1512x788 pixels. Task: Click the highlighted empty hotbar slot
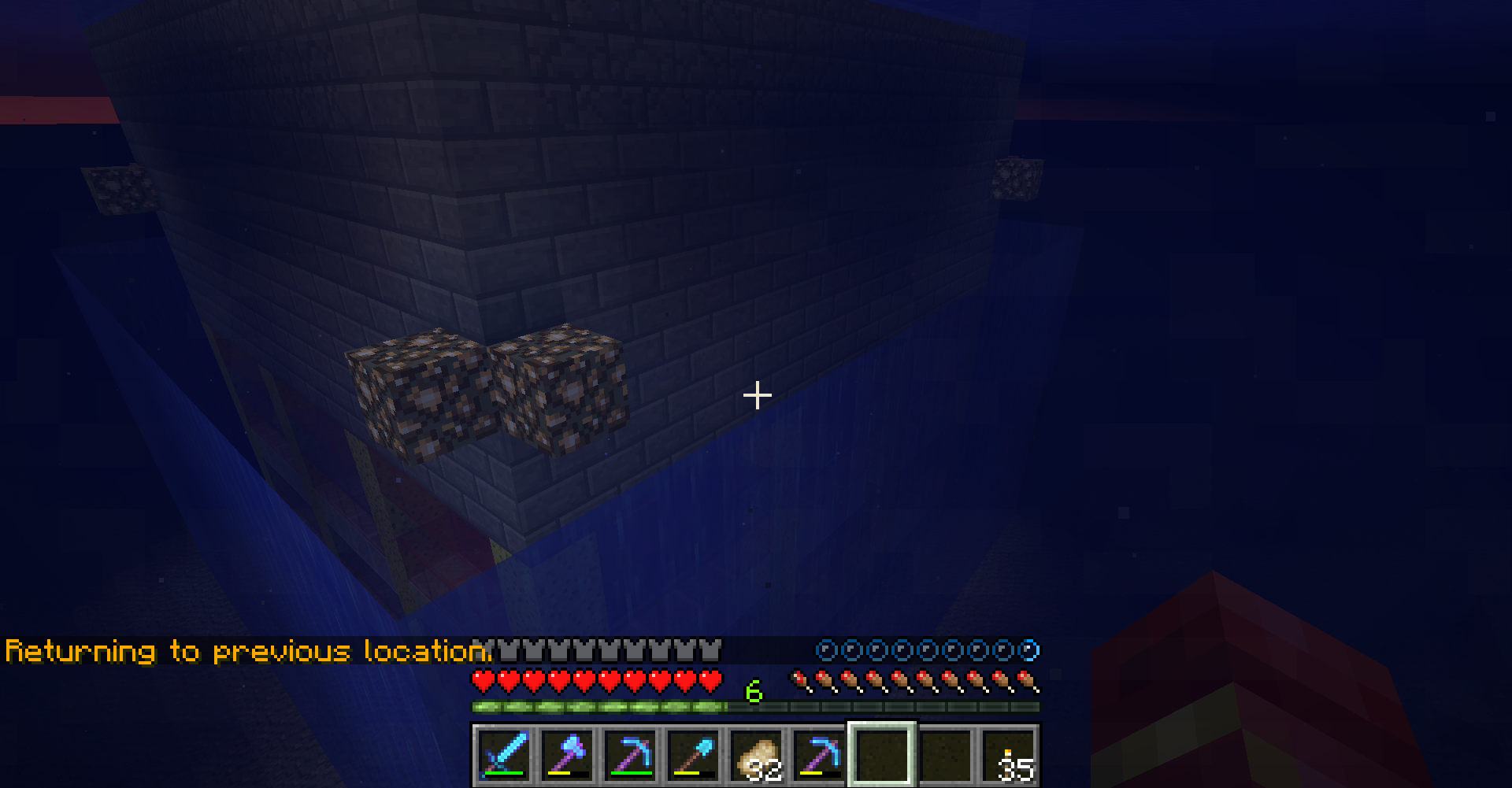[882, 754]
